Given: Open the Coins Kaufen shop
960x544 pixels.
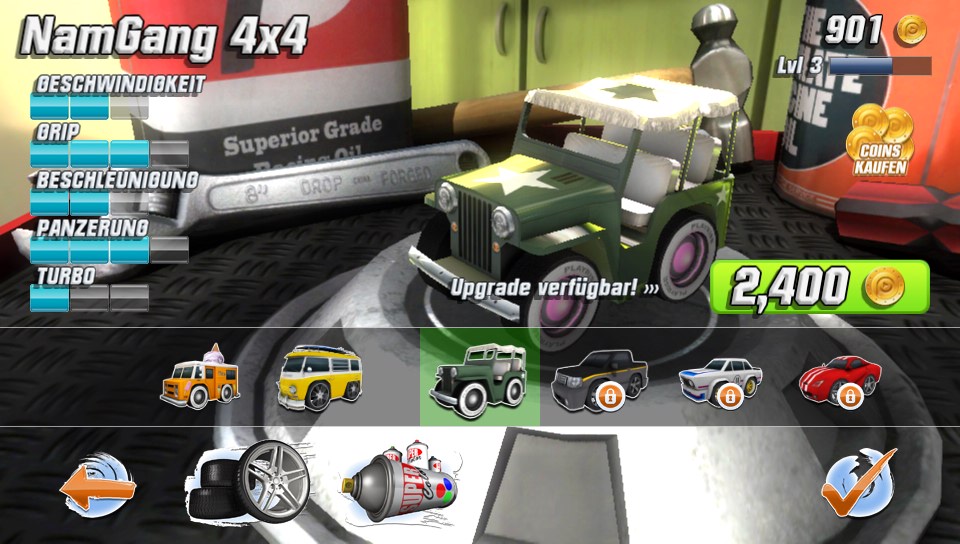Looking at the screenshot, I should click(x=879, y=140).
